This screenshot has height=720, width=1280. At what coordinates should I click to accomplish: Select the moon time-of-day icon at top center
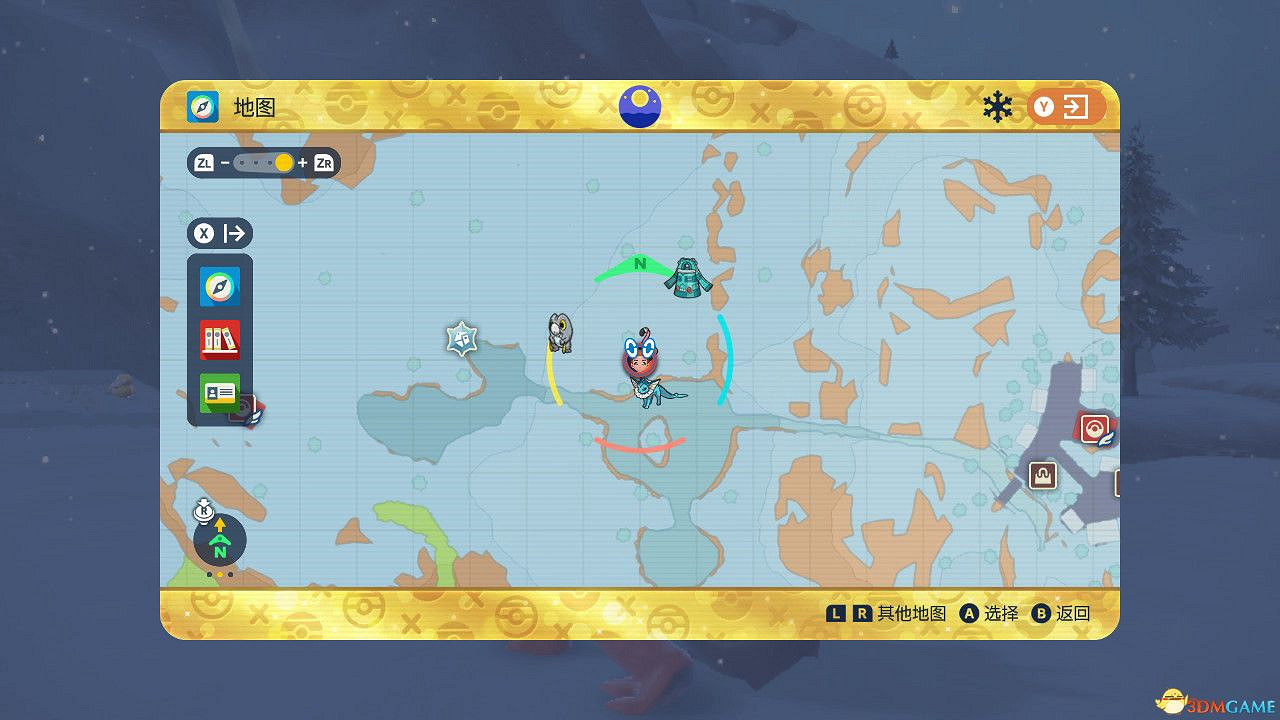click(639, 105)
